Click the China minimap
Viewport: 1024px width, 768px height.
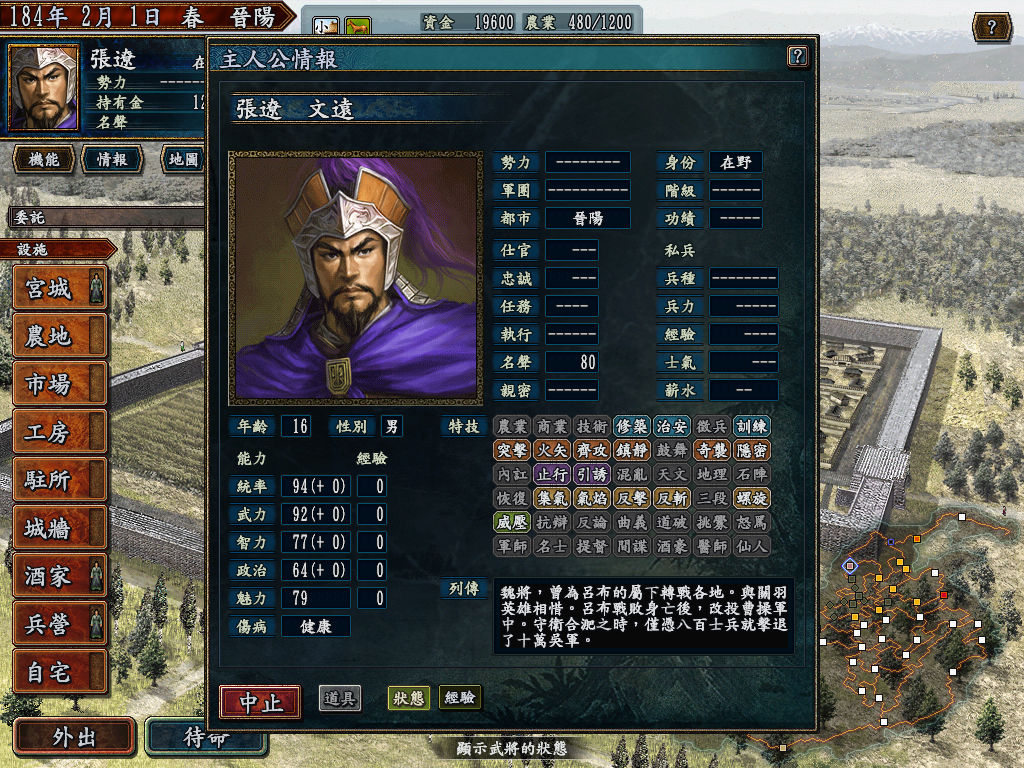(900, 630)
